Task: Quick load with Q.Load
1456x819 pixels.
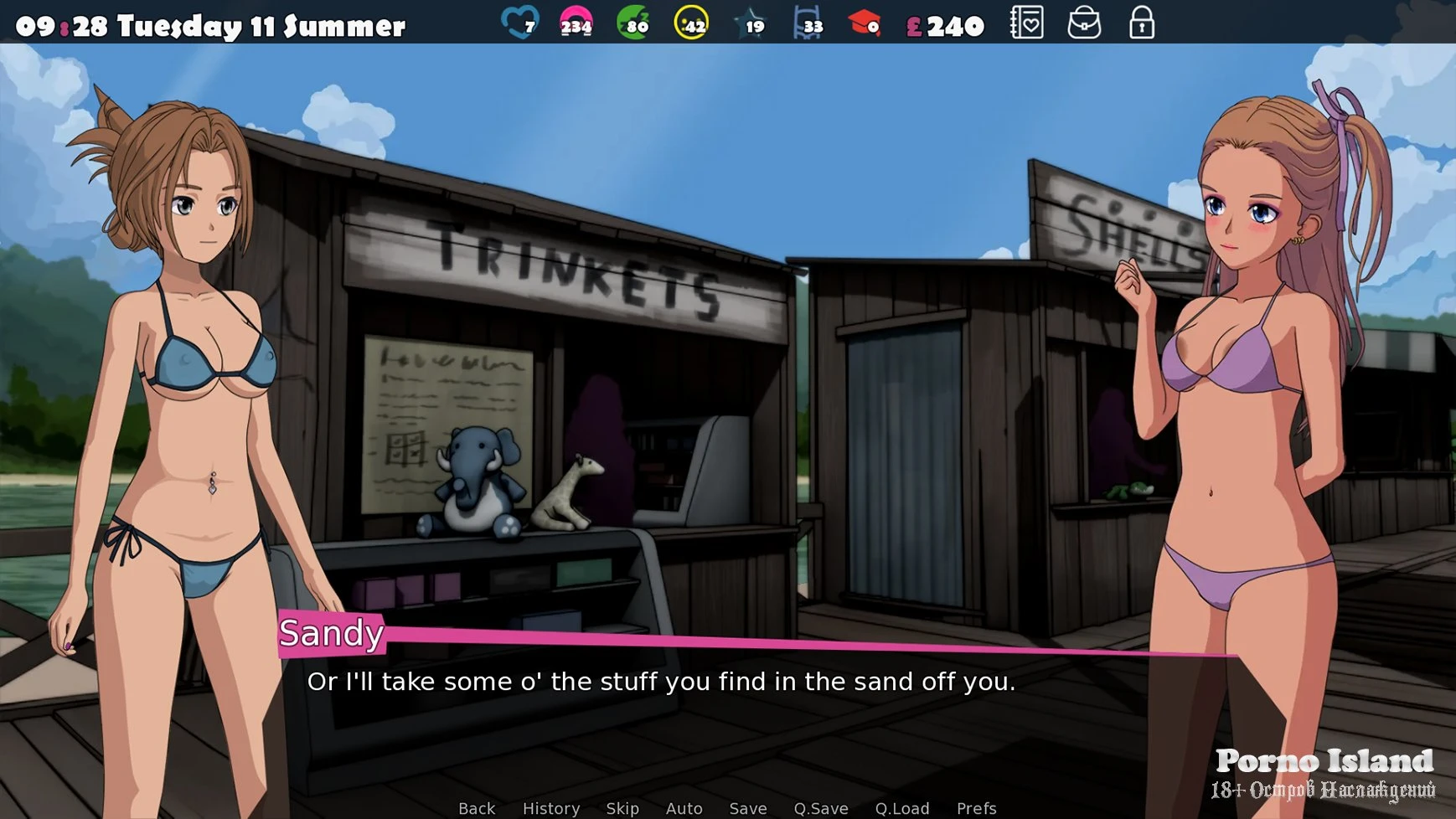Action: click(902, 808)
